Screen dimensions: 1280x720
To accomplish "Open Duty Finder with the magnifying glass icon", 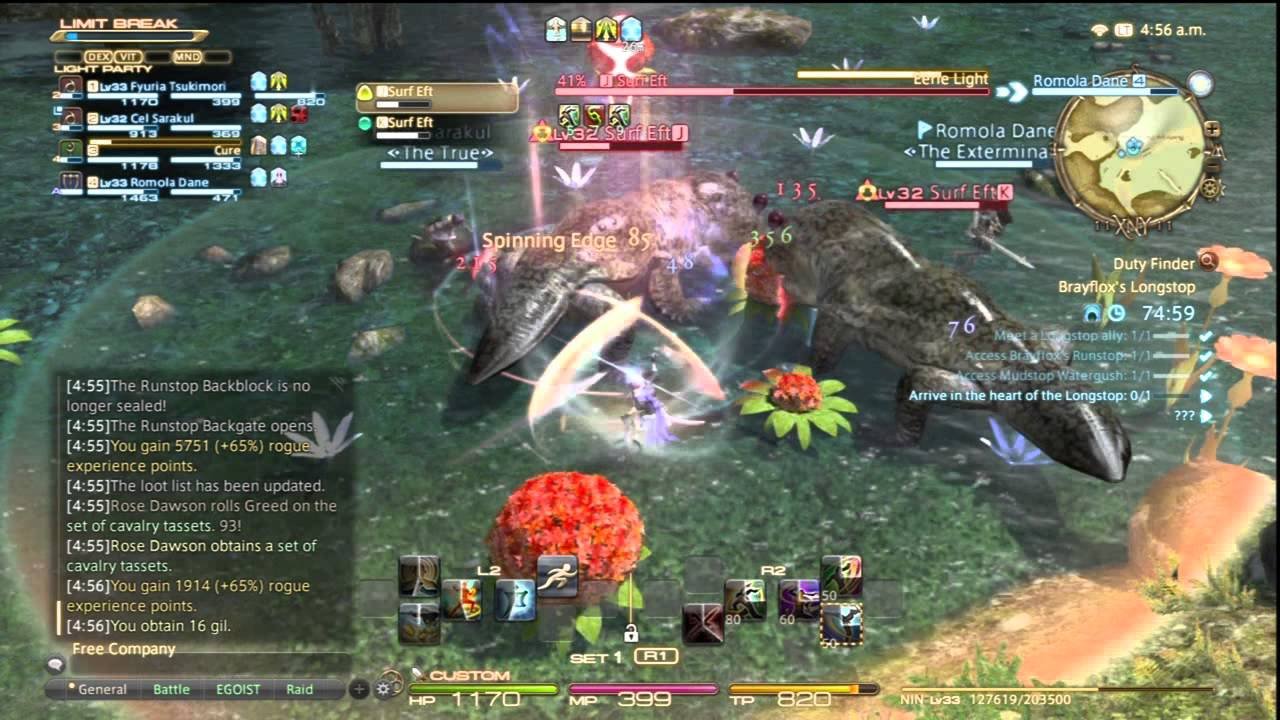I will coord(1207,261).
